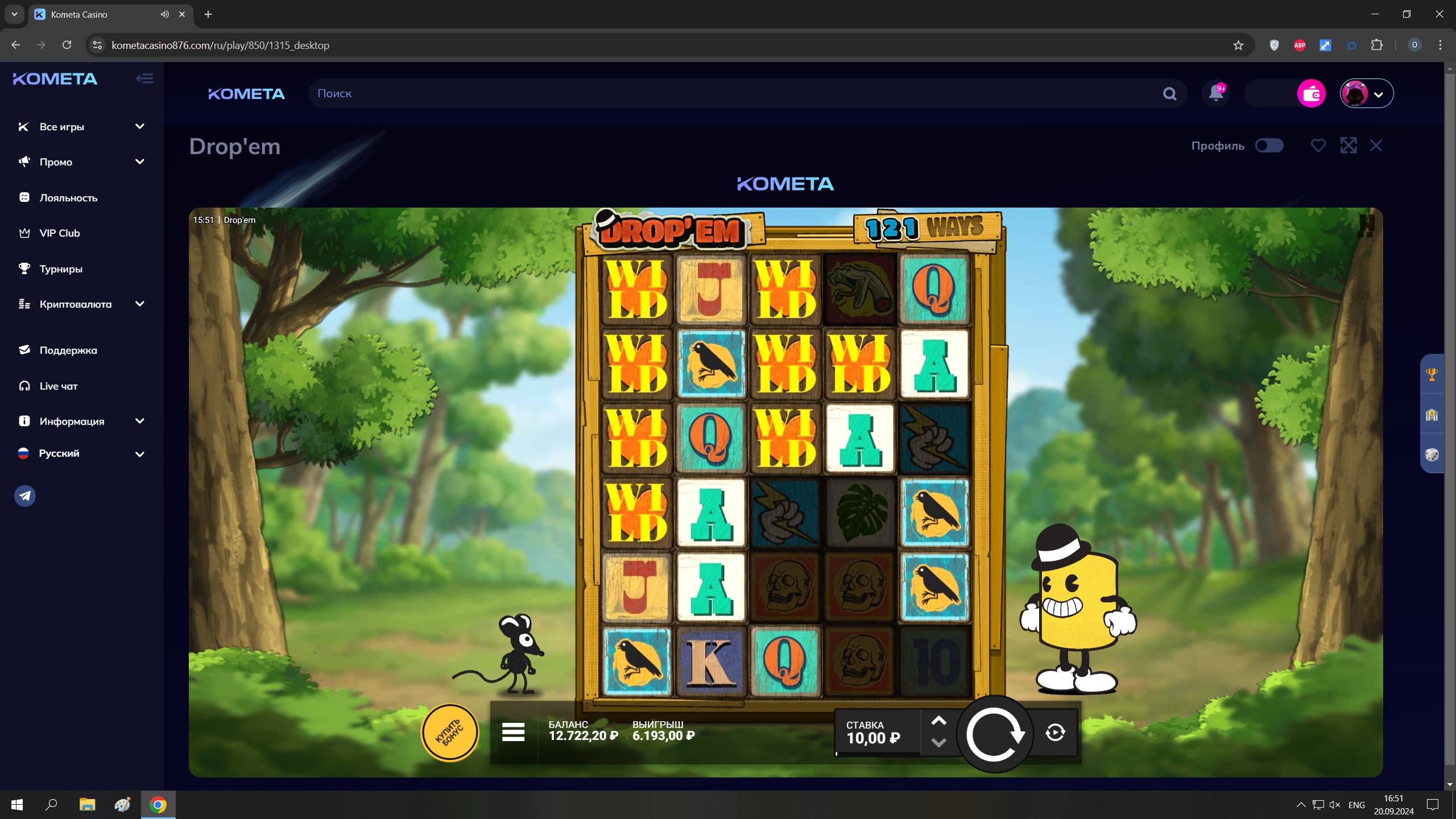
Task: Click the Поиск search field
Action: pos(734,94)
